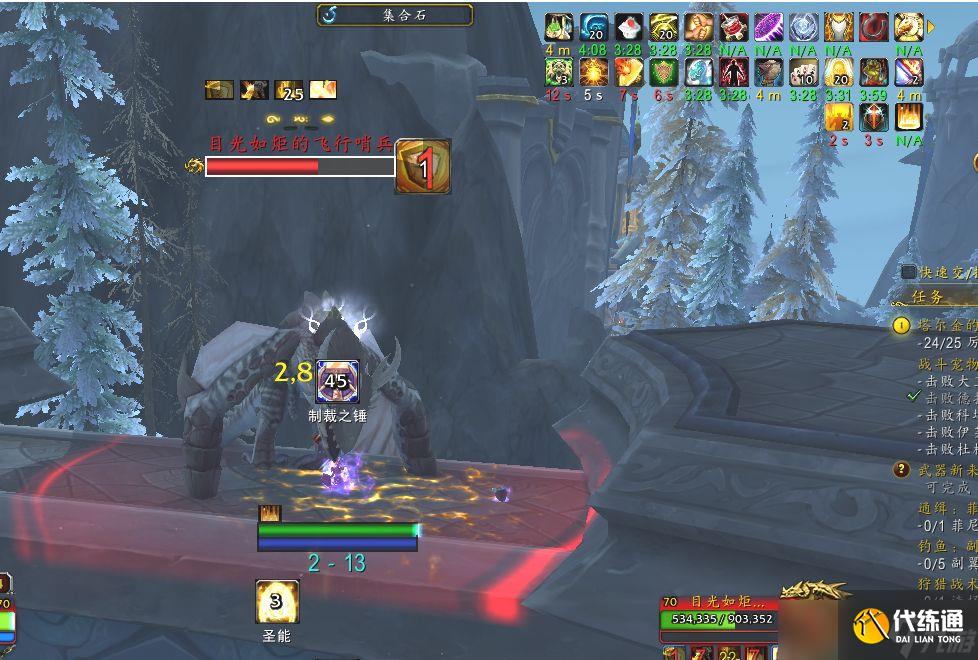Select the 圣能 holy power icon
Image resolution: width=978 pixels, height=660 pixels.
[x=277, y=601]
